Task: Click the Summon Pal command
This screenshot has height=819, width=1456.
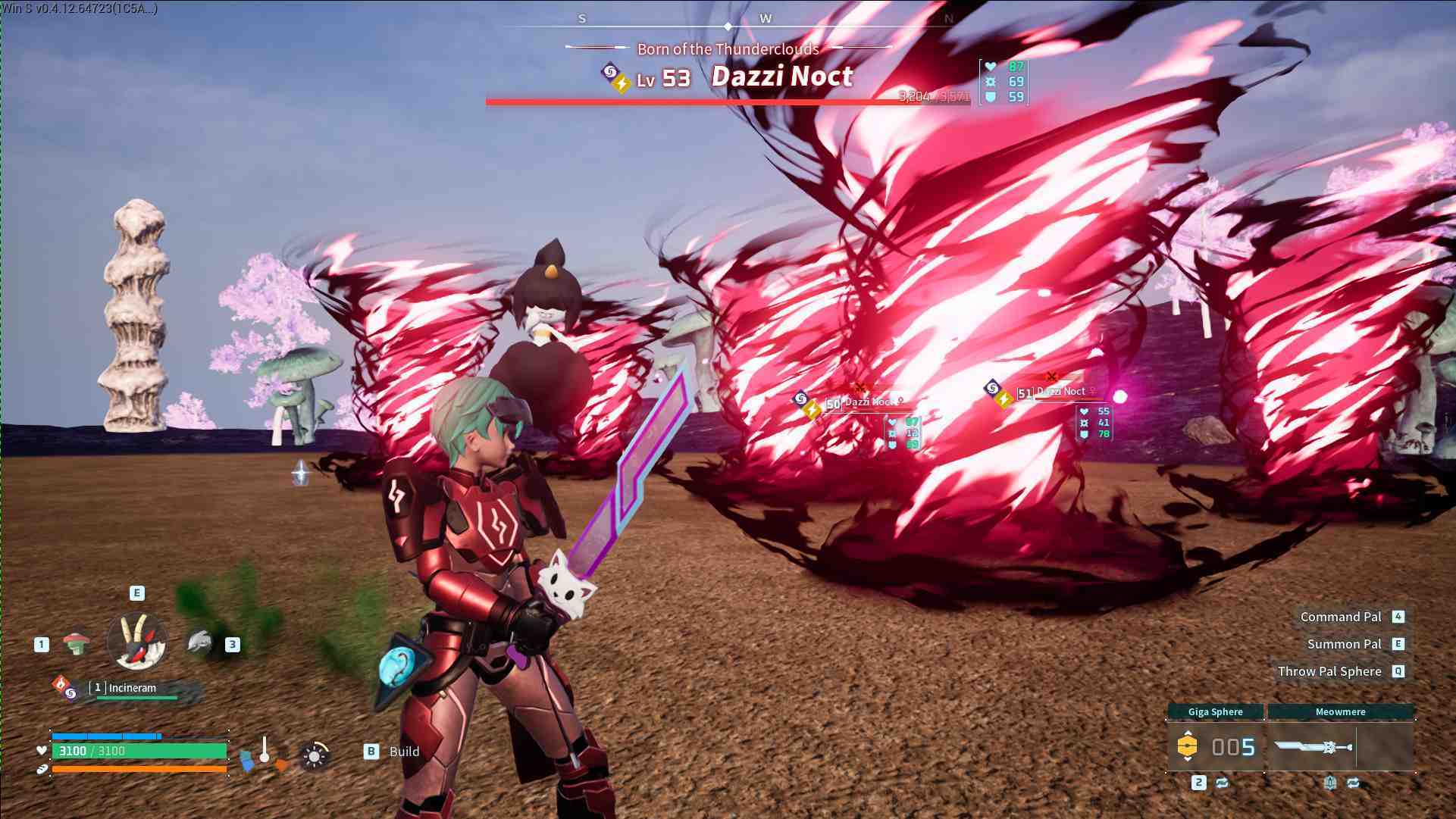Action: pyautogui.click(x=1345, y=643)
